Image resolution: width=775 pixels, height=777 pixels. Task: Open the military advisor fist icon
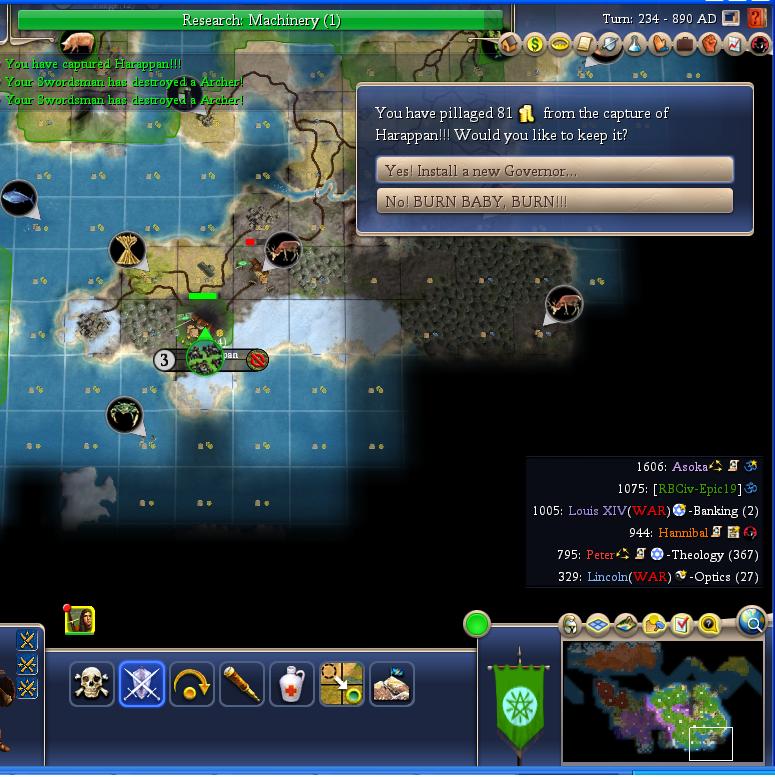(710, 44)
